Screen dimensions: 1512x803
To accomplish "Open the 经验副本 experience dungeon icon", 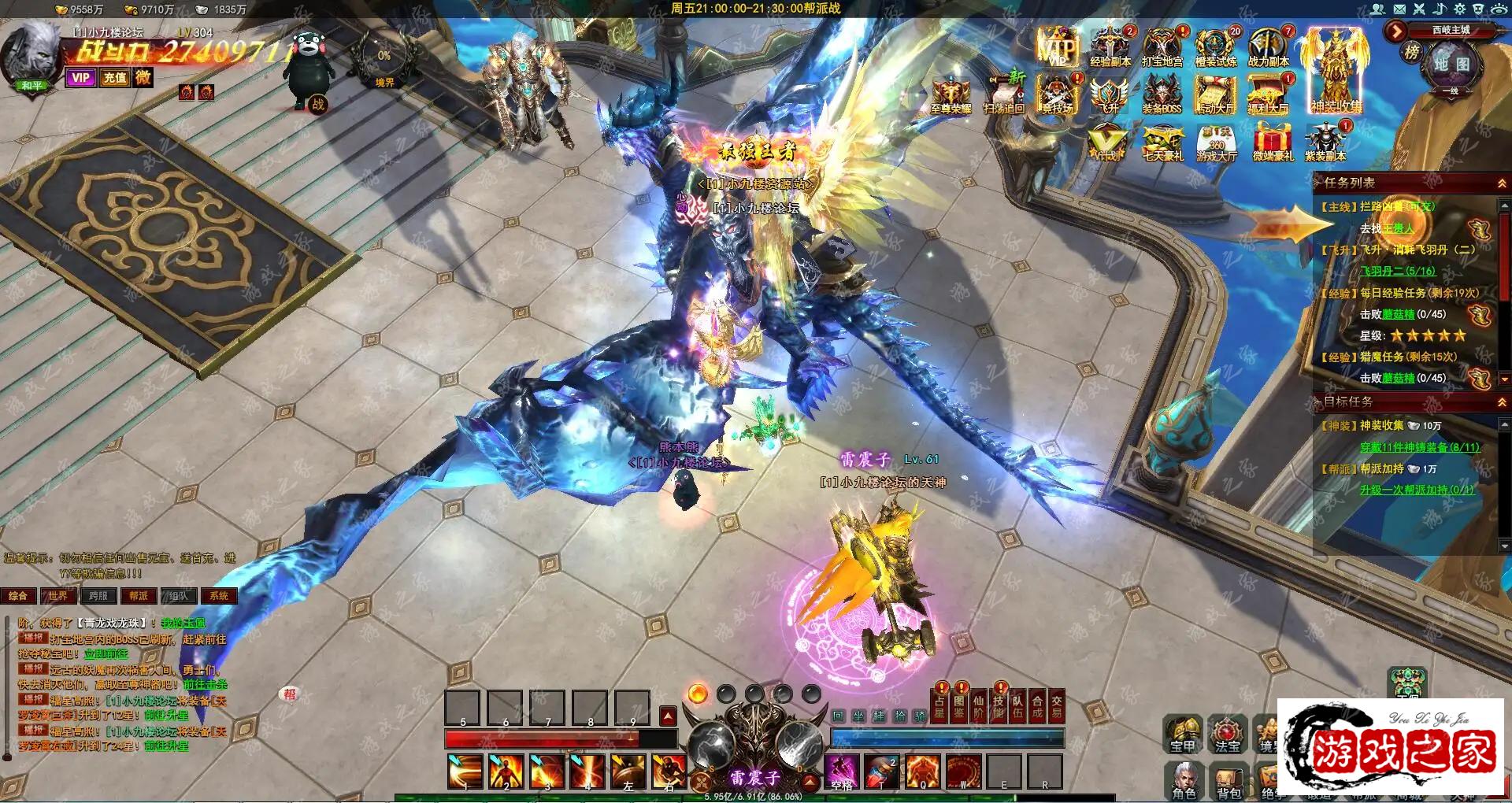I will (1110, 47).
